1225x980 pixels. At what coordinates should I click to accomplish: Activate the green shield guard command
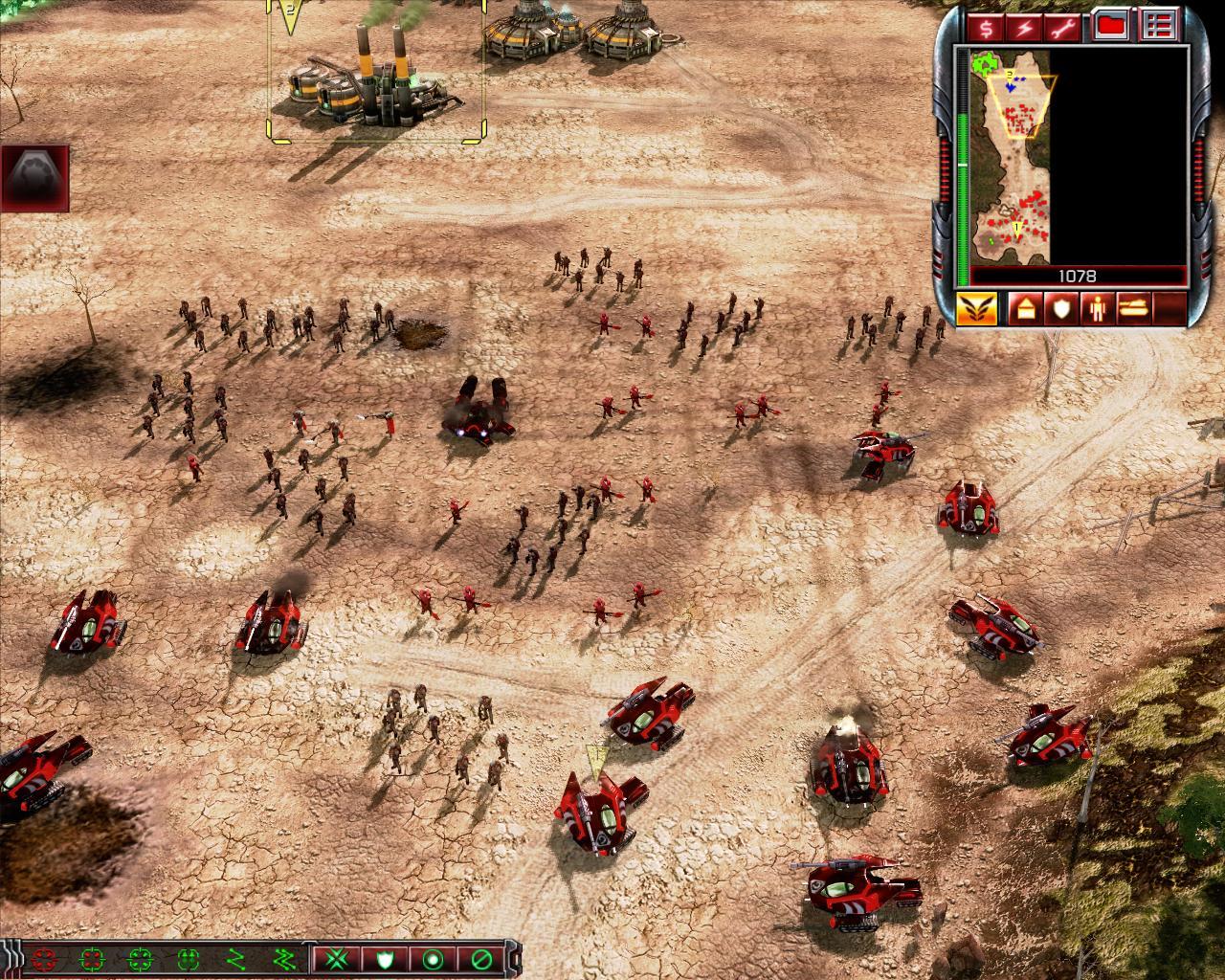pyautogui.click(x=385, y=958)
